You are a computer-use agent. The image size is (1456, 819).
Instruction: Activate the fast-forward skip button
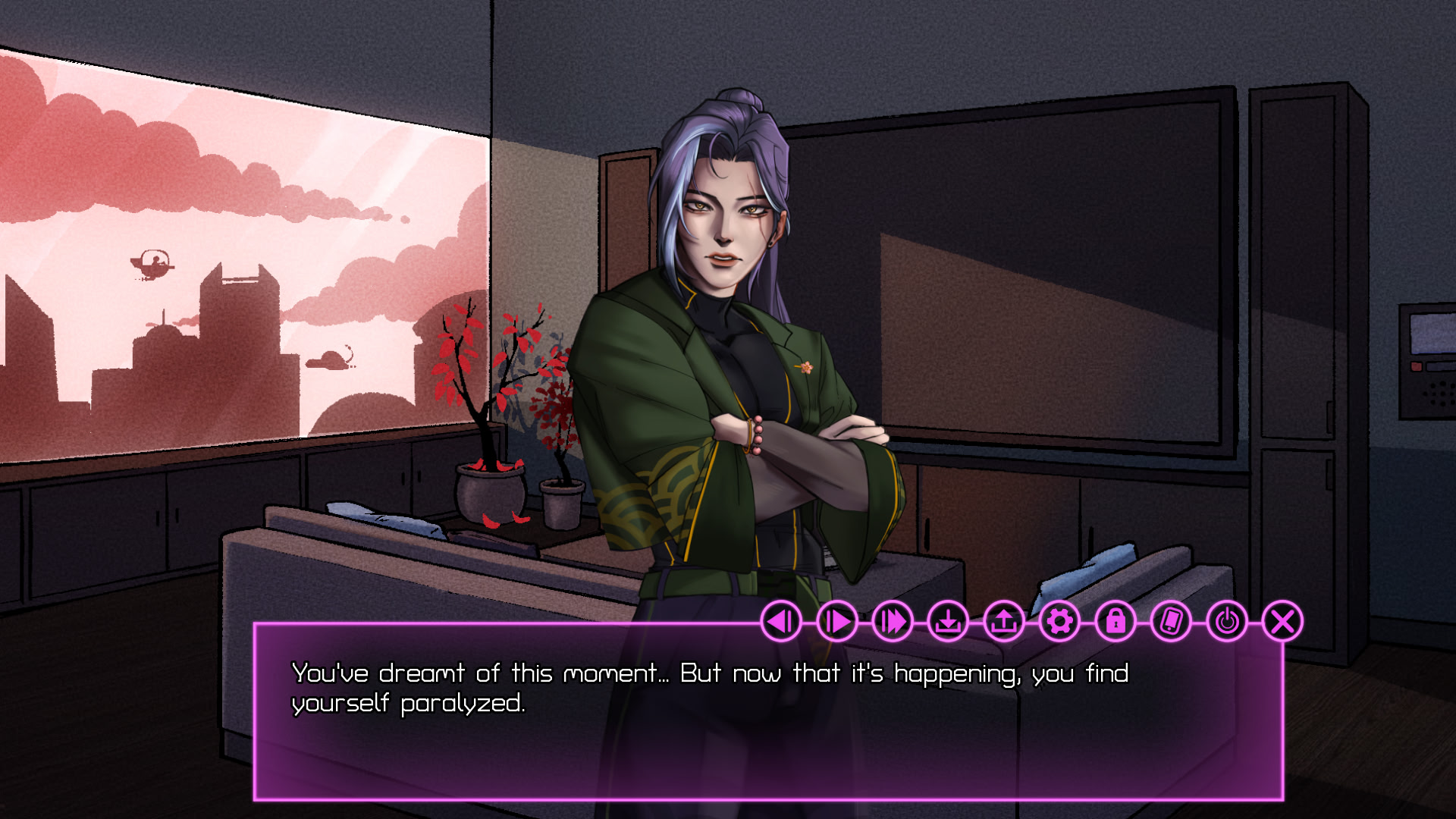point(893,622)
